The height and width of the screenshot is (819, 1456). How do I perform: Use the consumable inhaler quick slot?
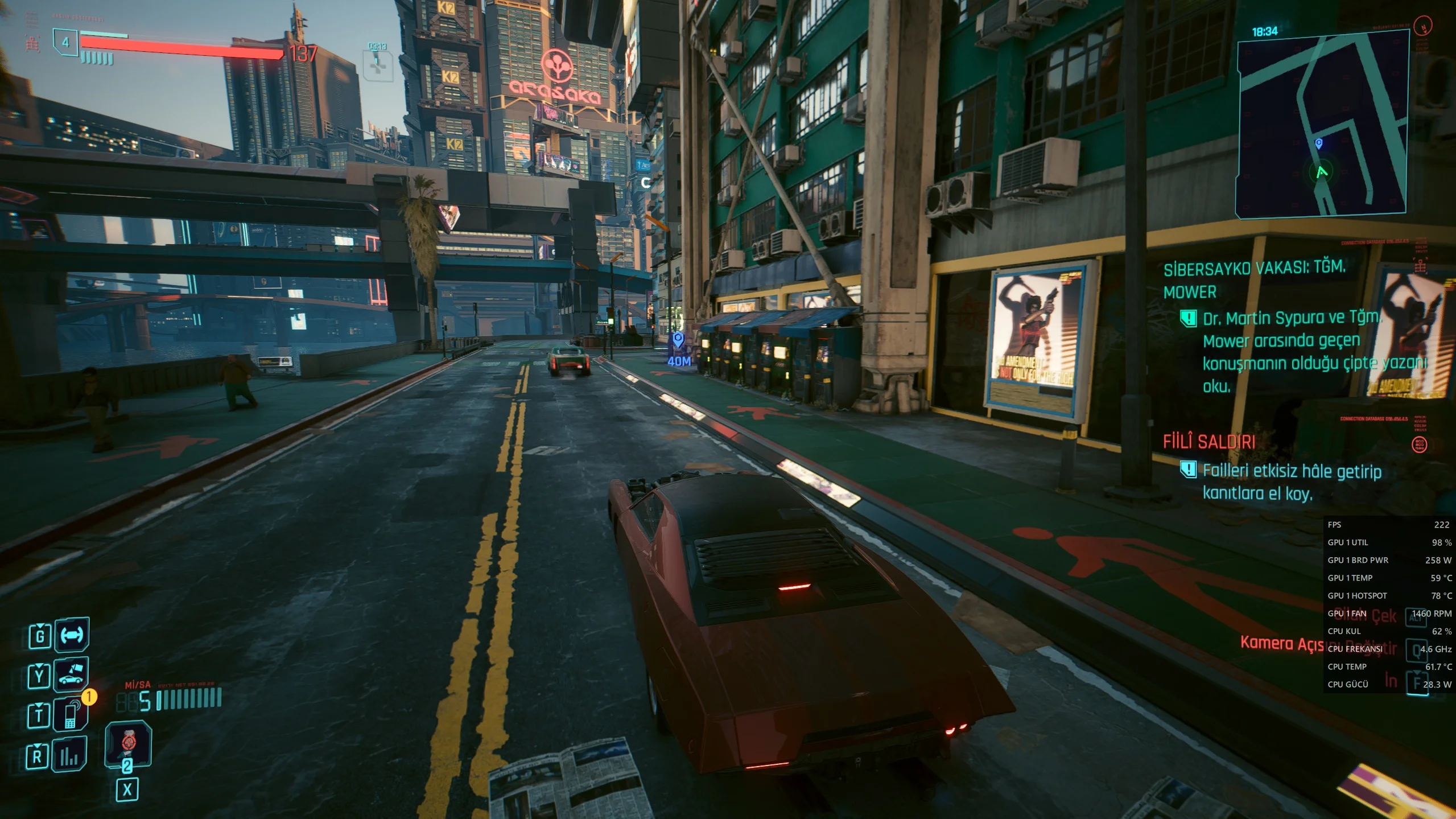(x=129, y=743)
